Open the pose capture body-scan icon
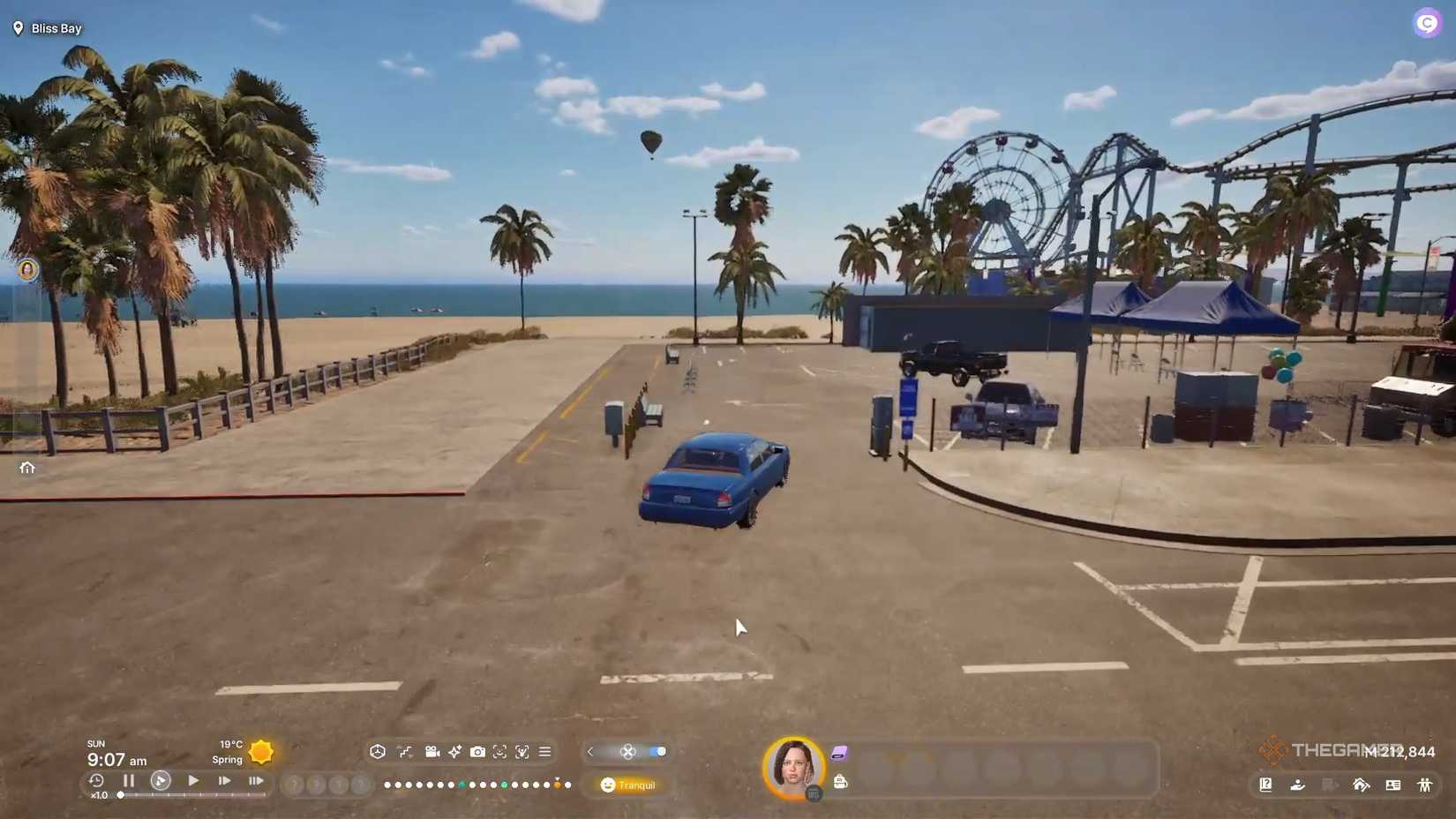Image resolution: width=1456 pixels, height=819 pixels. (x=522, y=752)
